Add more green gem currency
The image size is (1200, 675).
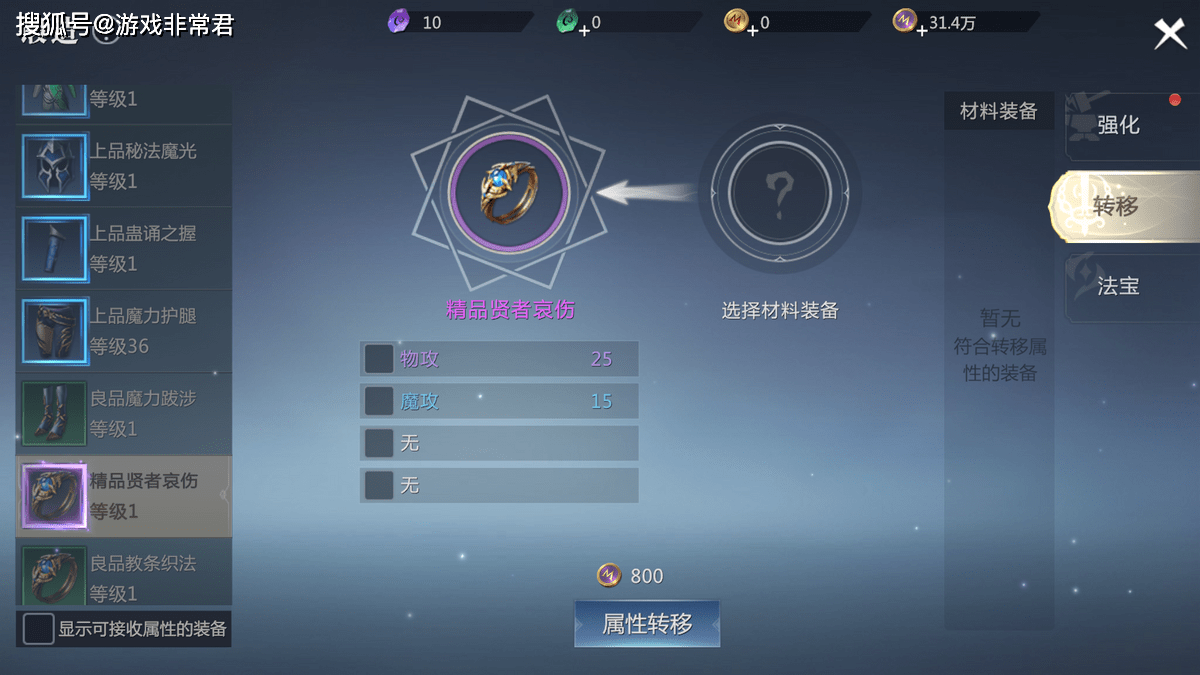tap(584, 30)
